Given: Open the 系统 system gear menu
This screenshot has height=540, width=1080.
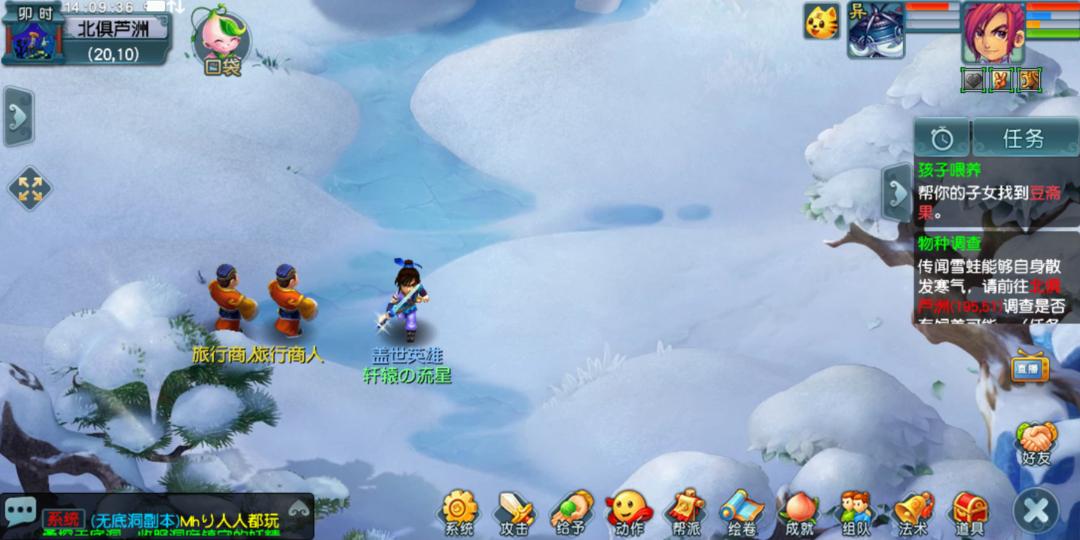Looking at the screenshot, I should 460,511.
